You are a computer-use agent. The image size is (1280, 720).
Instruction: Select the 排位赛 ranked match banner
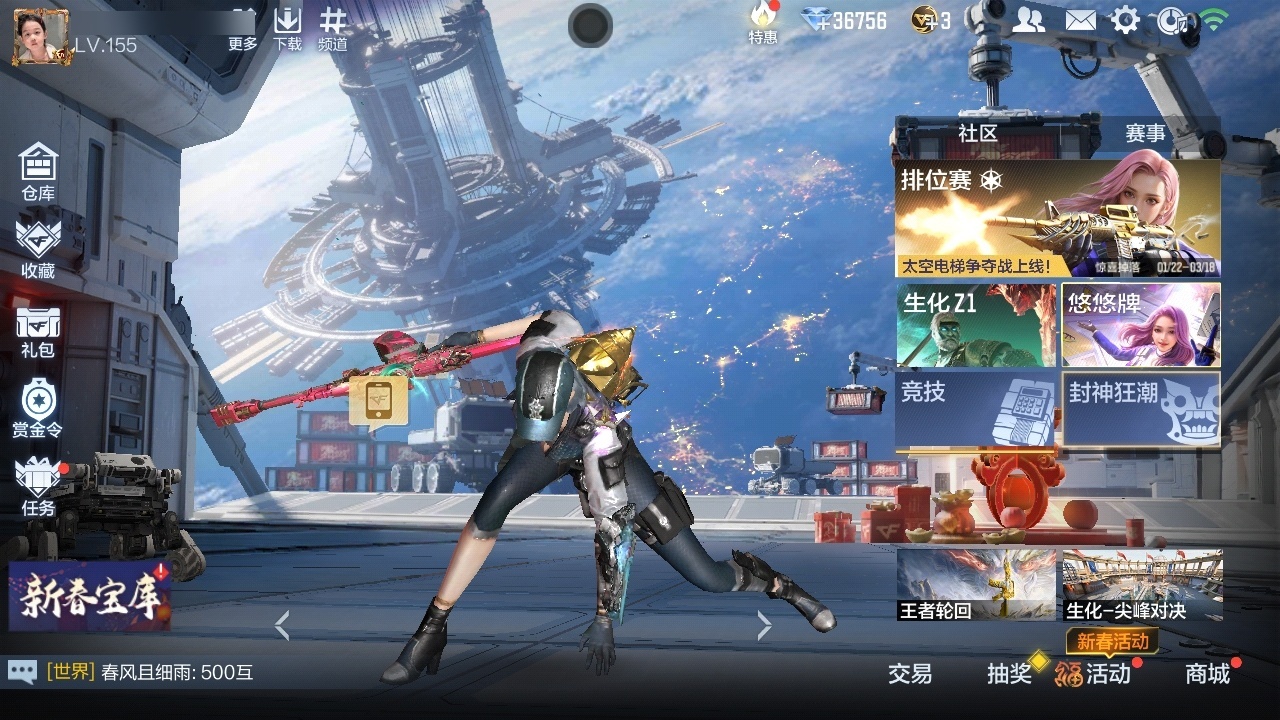pos(1057,219)
